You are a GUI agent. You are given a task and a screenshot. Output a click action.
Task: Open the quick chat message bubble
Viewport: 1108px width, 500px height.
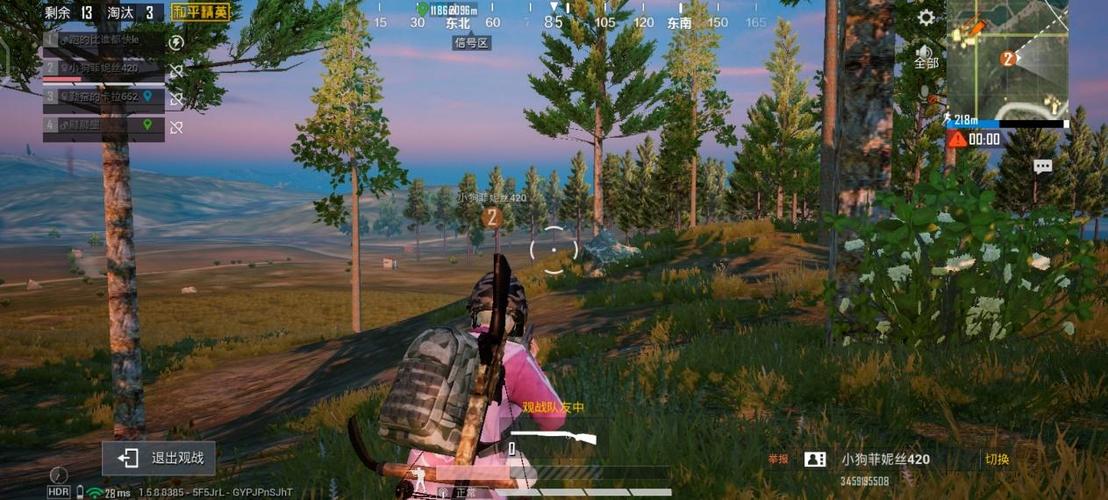1043,167
